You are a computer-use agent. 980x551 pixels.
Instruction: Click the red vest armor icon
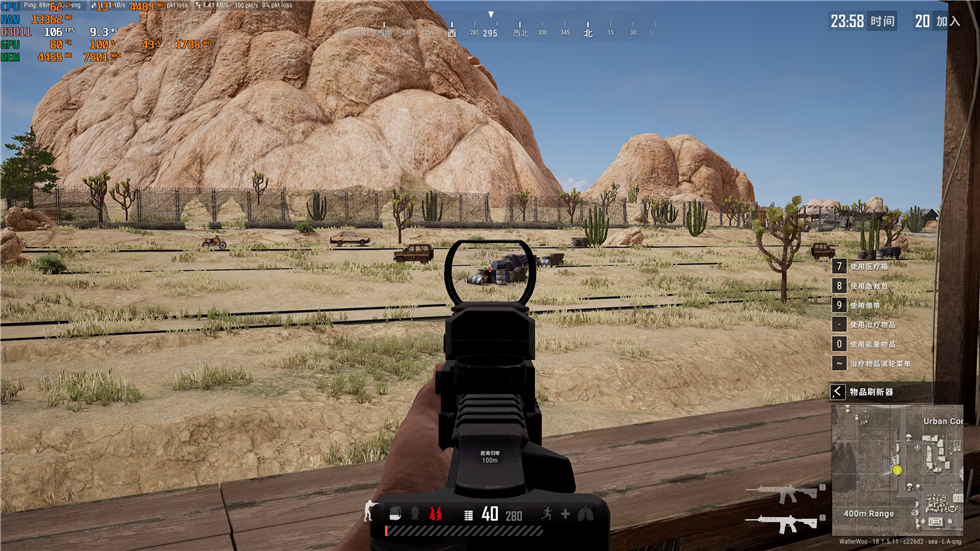pos(436,514)
